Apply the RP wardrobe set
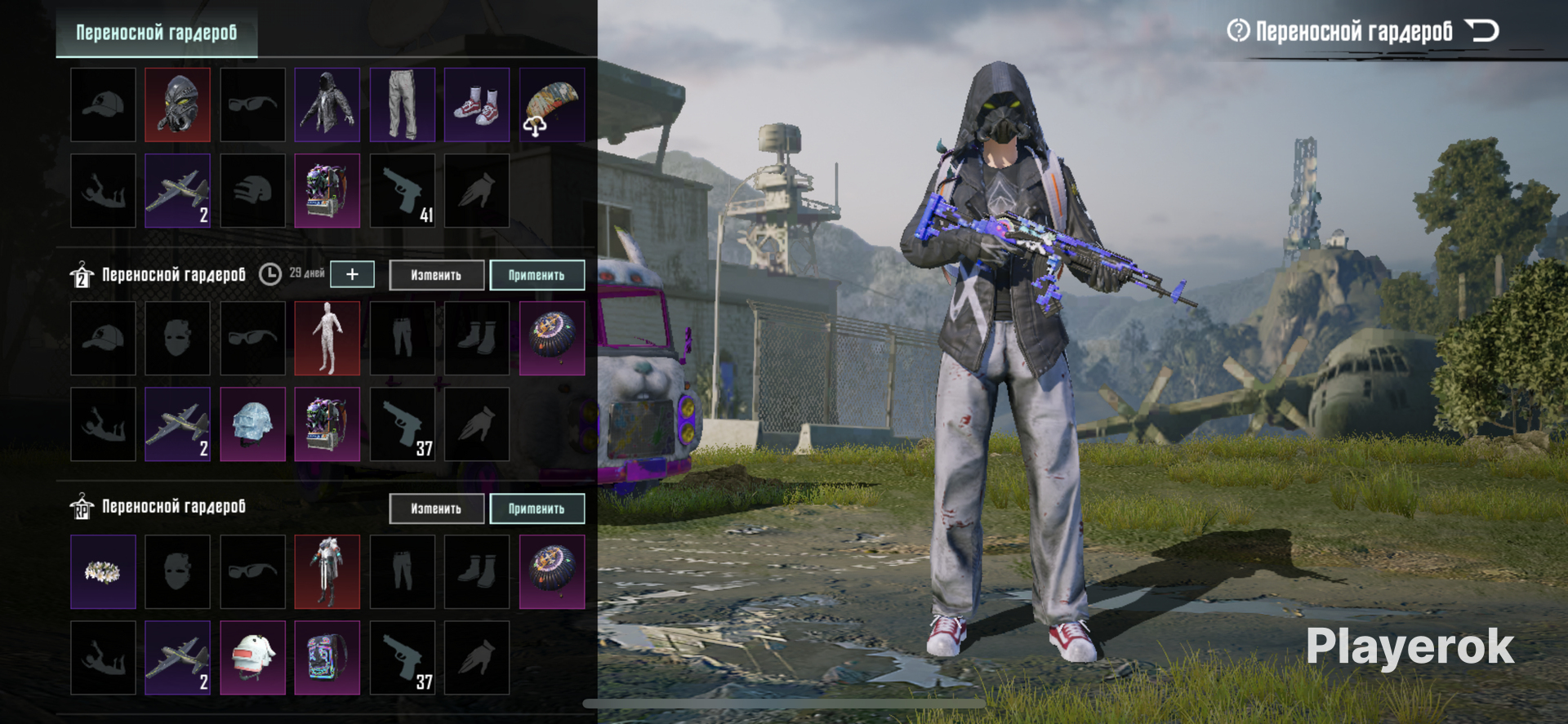Image resolution: width=1568 pixels, height=724 pixels. (x=537, y=509)
